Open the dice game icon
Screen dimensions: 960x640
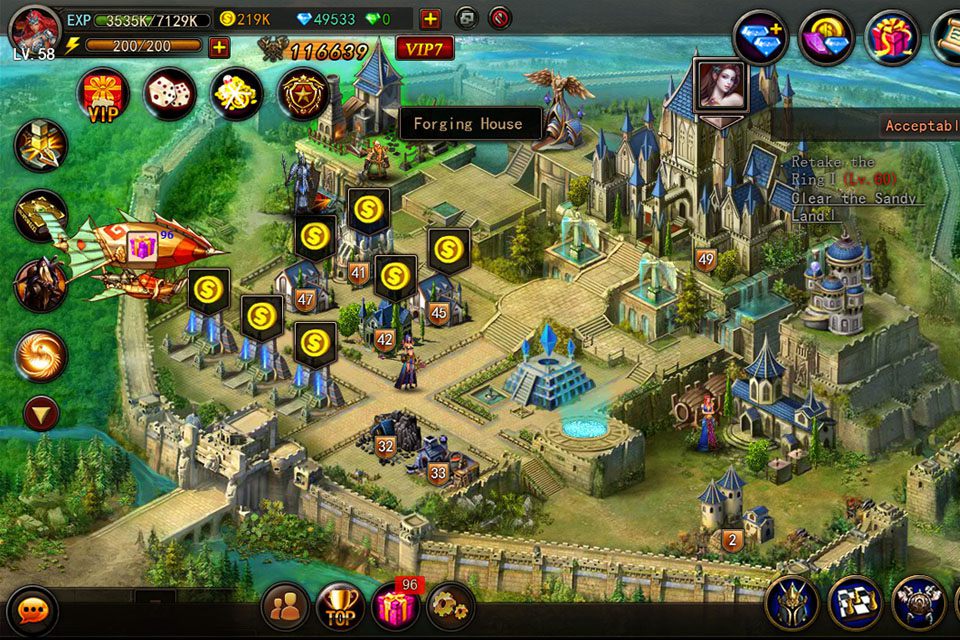(x=169, y=95)
